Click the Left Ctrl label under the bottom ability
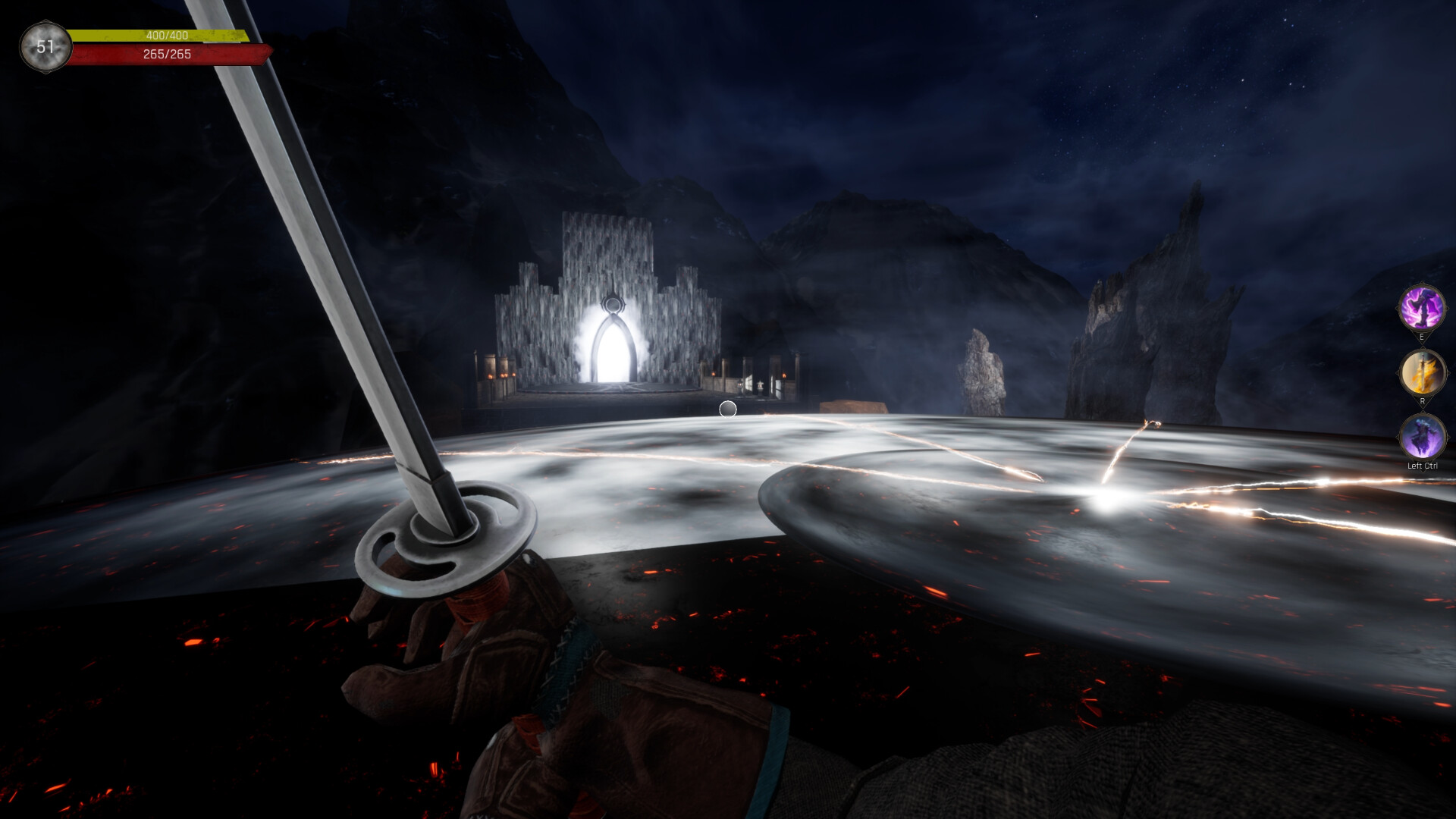The image size is (1456, 819). pyautogui.click(x=1423, y=465)
